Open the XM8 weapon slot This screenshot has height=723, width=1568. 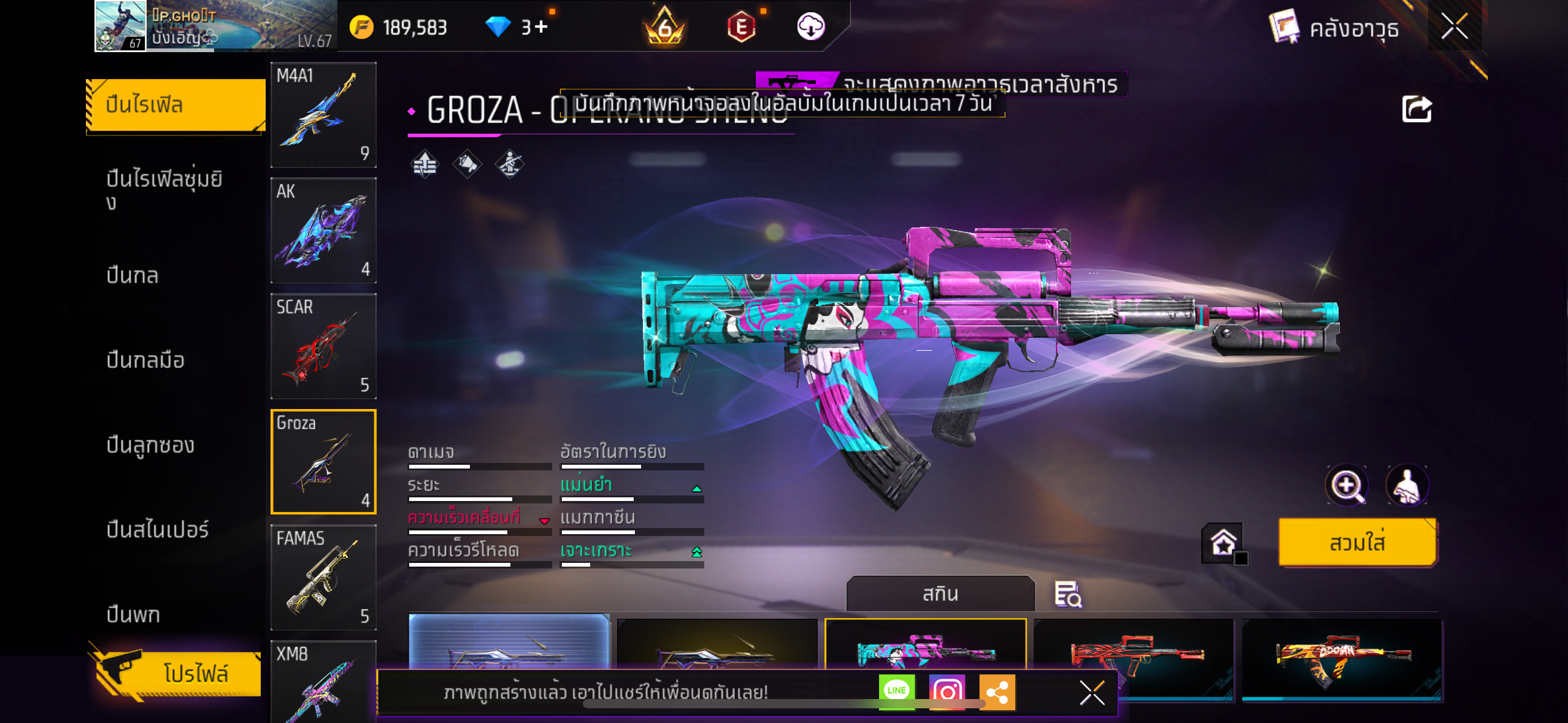tap(323, 682)
